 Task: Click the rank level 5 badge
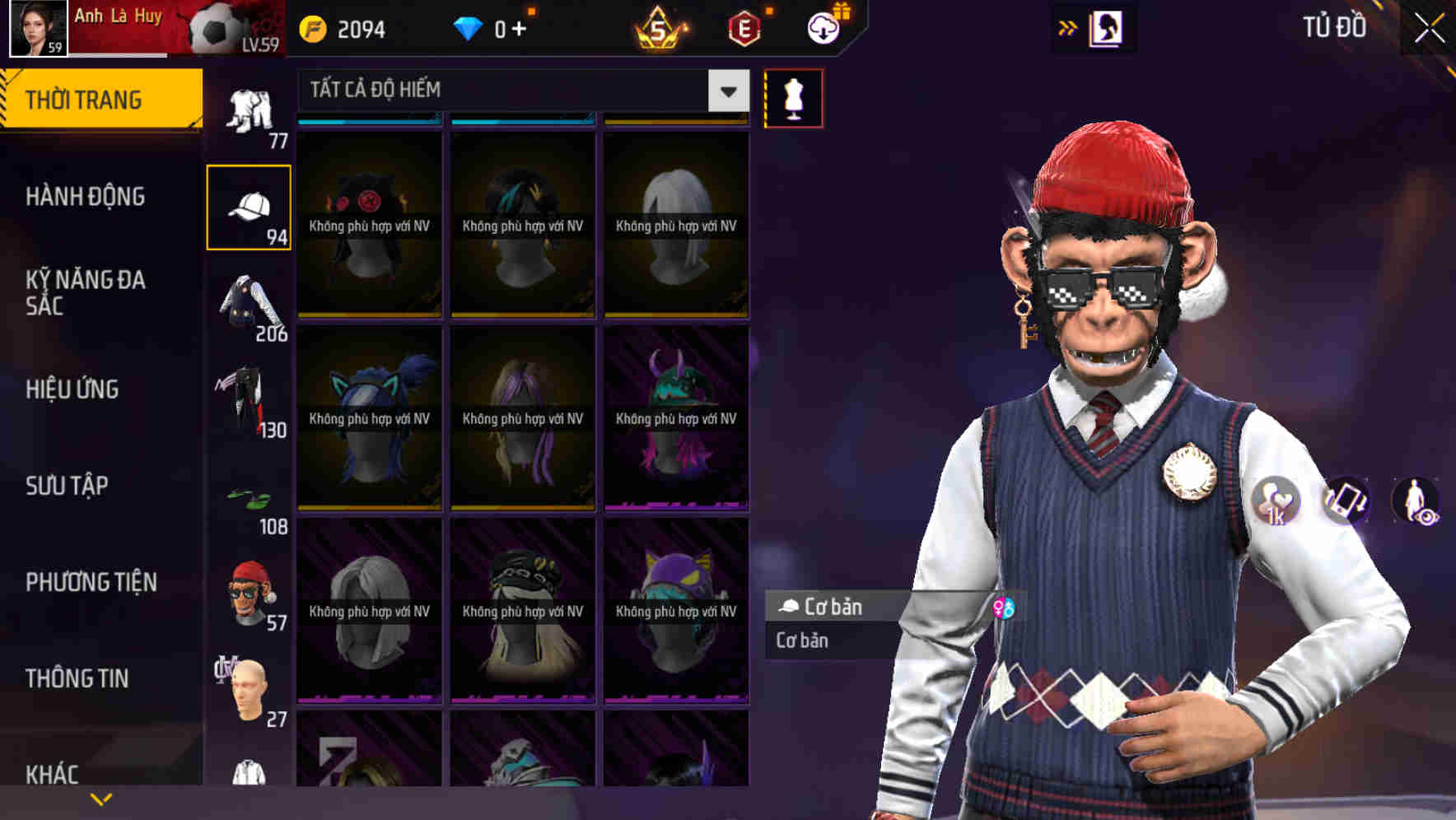(659, 29)
